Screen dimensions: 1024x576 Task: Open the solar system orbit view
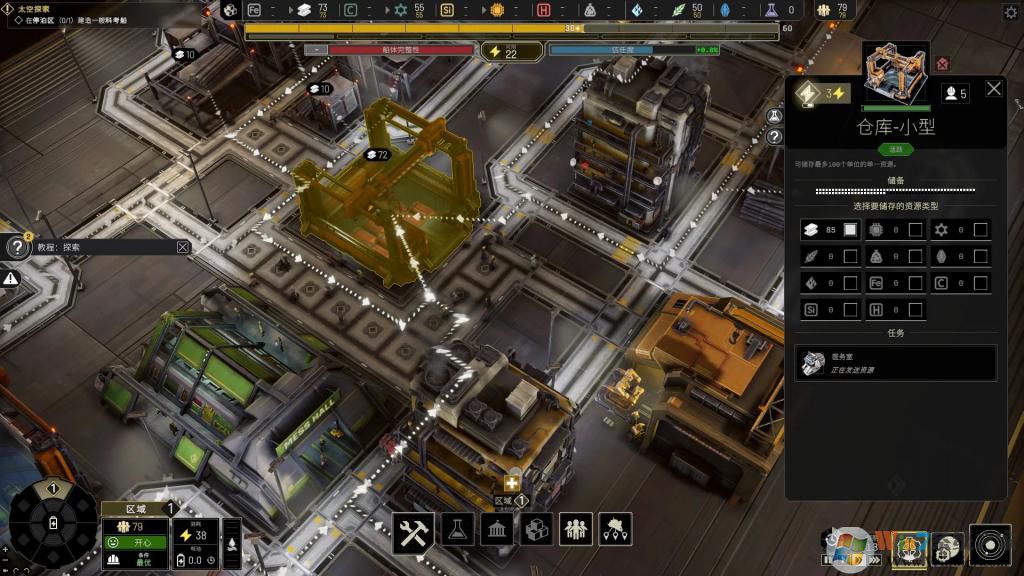[x=990, y=545]
